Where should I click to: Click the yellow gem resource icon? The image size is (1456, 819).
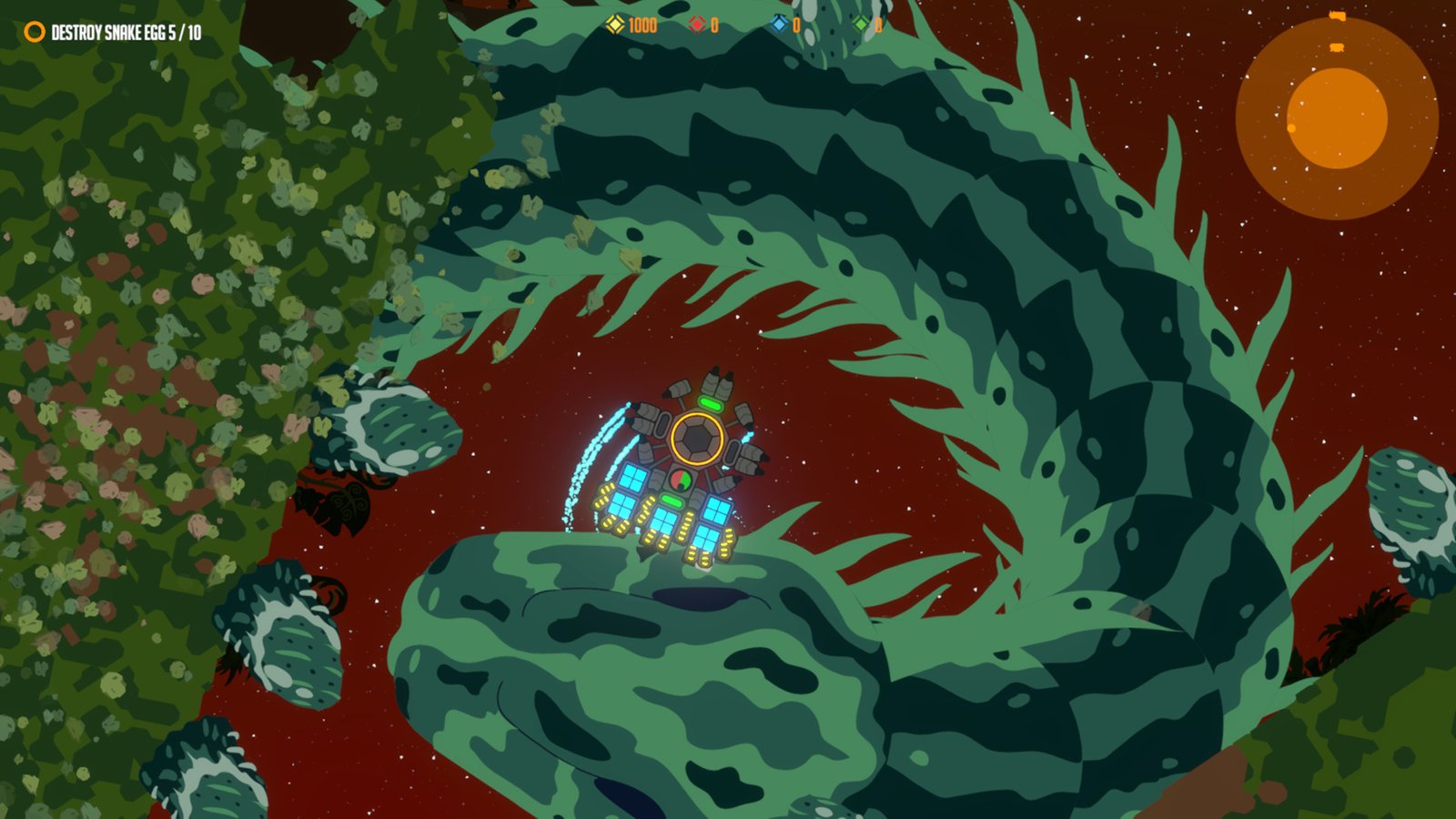click(616, 25)
